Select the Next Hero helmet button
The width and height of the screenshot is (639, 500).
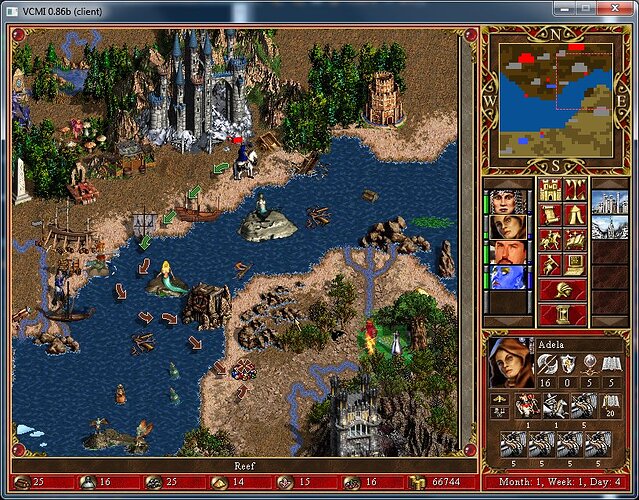click(x=562, y=289)
